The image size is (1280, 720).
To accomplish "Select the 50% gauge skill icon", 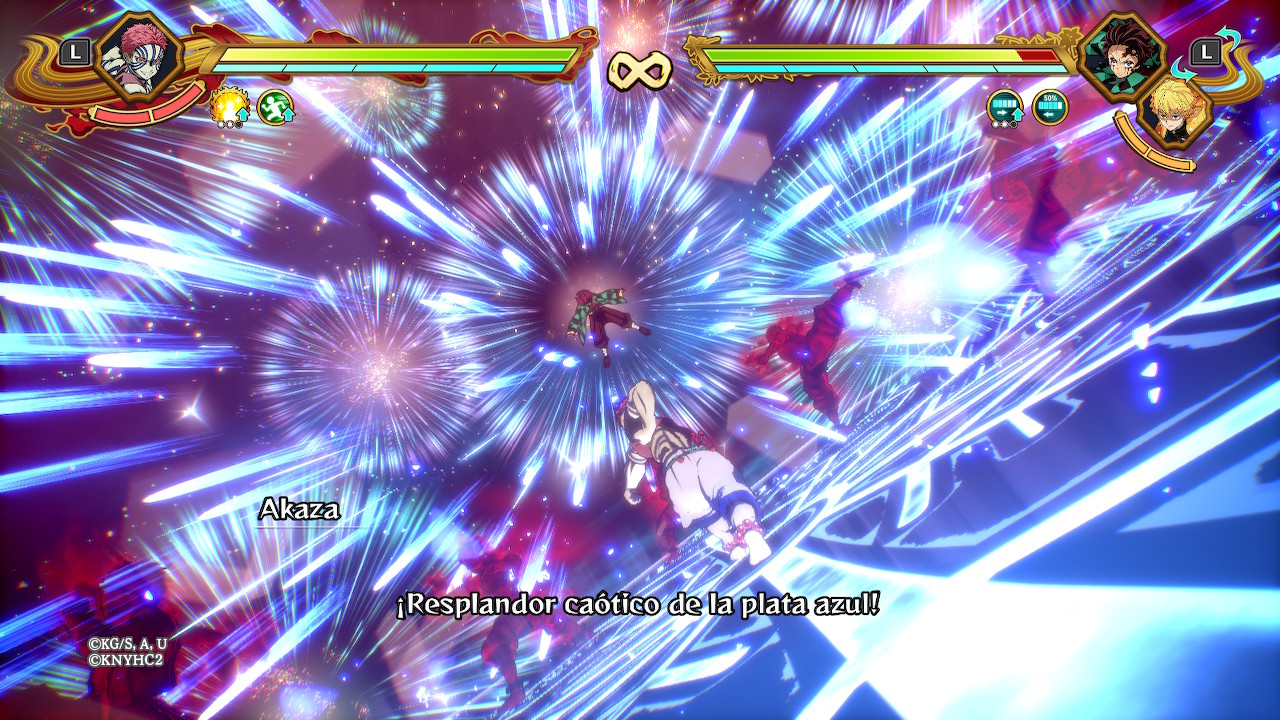I will pyautogui.click(x=1050, y=106).
